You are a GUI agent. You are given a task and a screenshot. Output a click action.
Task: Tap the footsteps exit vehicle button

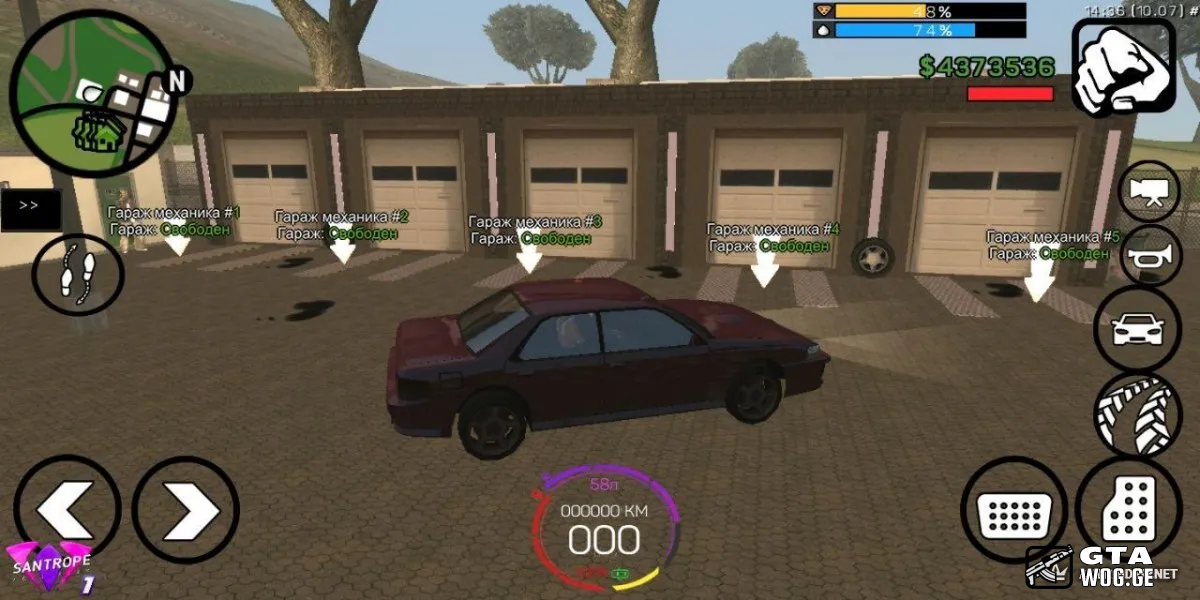tap(78, 274)
